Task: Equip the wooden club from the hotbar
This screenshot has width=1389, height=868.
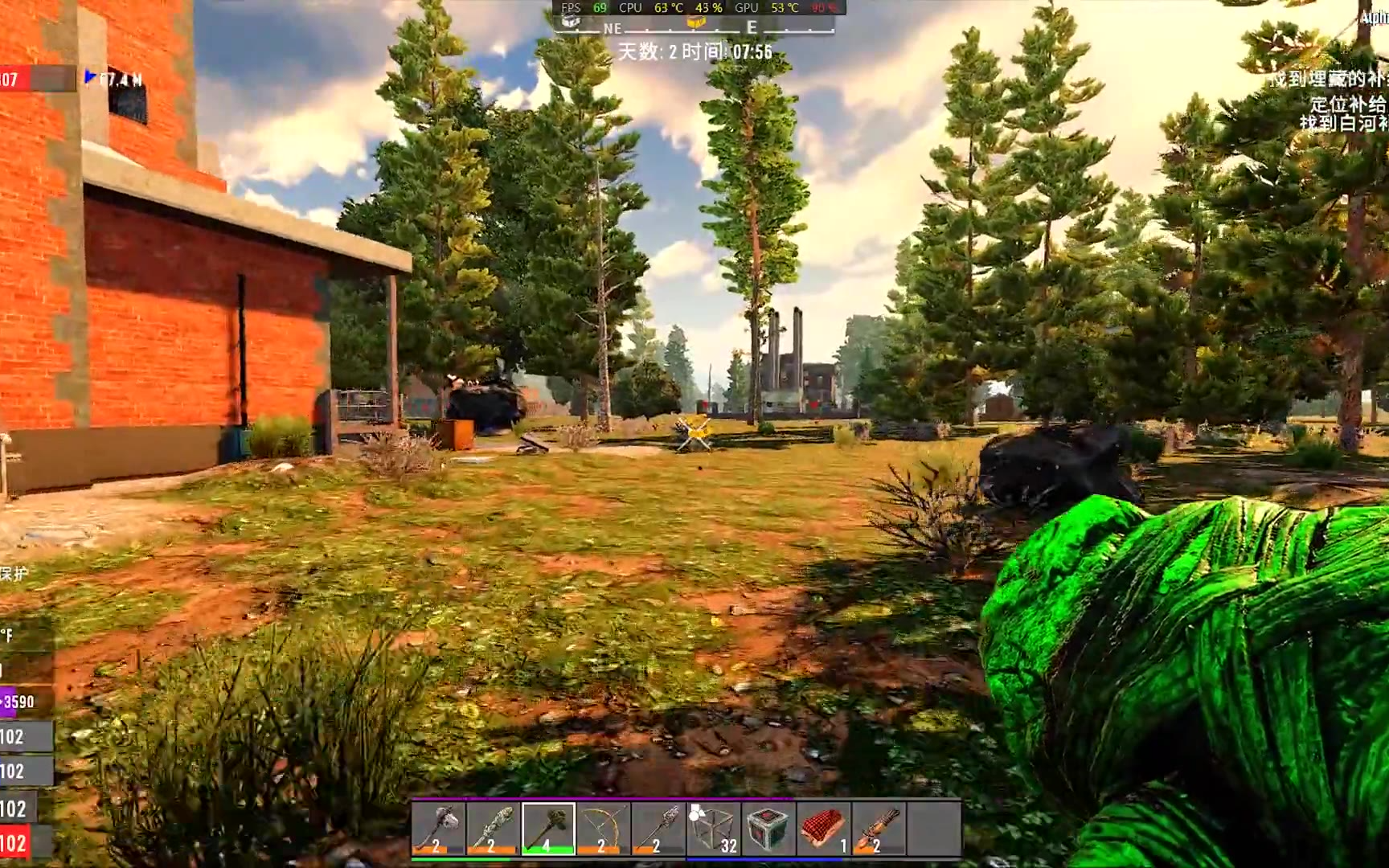Action: [493, 828]
